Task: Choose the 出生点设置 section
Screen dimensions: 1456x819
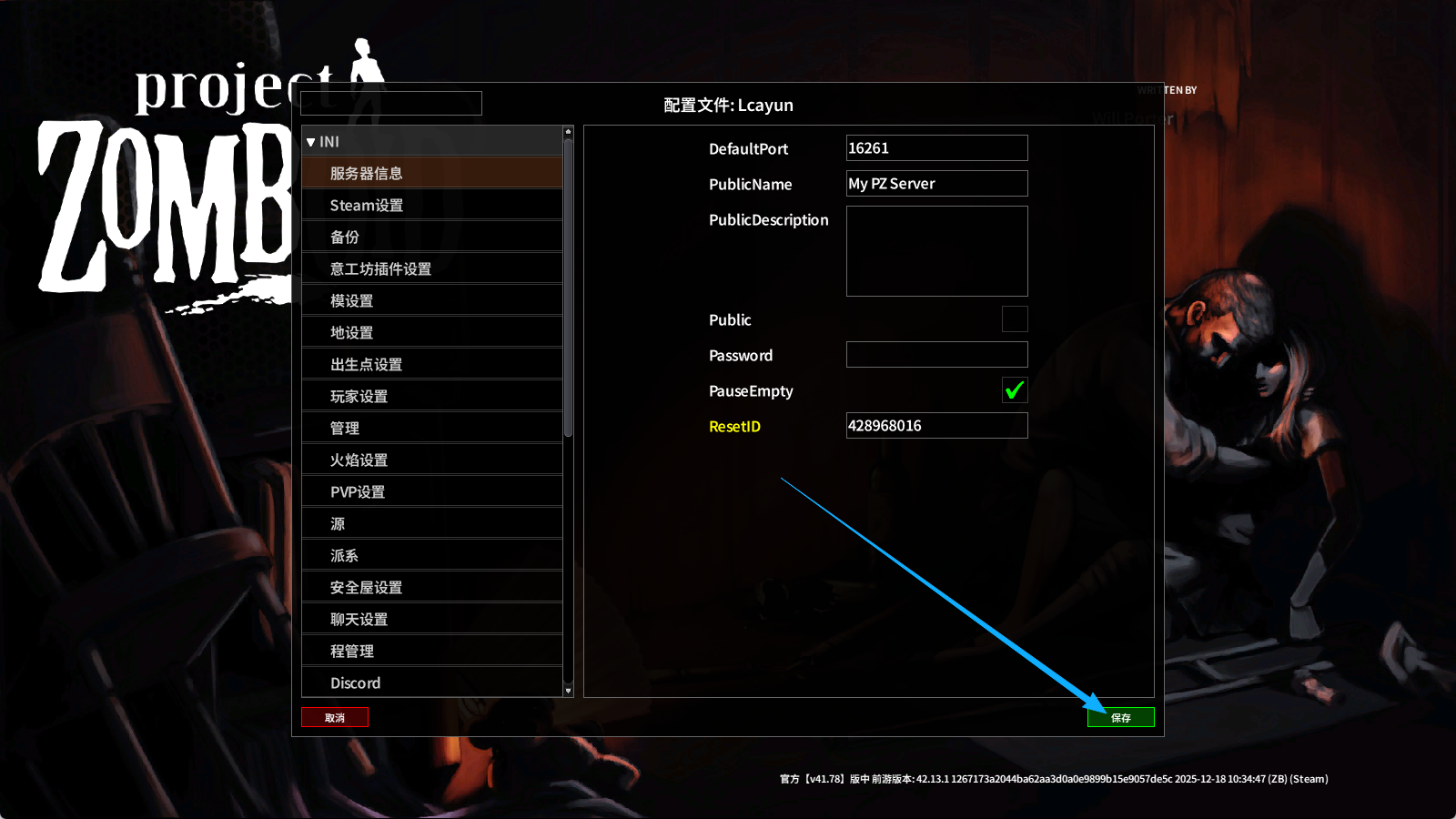Action: tap(432, 364)
